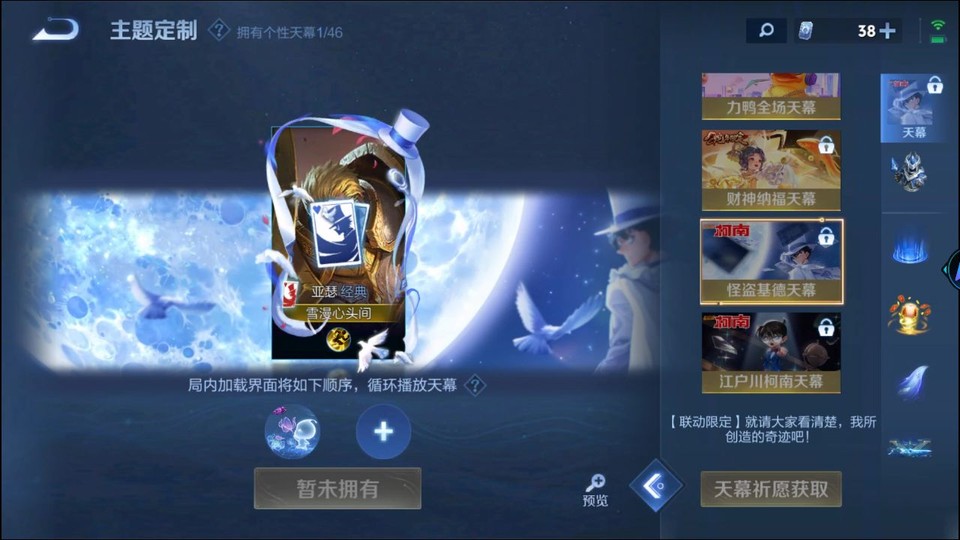Open the help icon beside 主题定制
960x540 pixels.
coord(219,30)
